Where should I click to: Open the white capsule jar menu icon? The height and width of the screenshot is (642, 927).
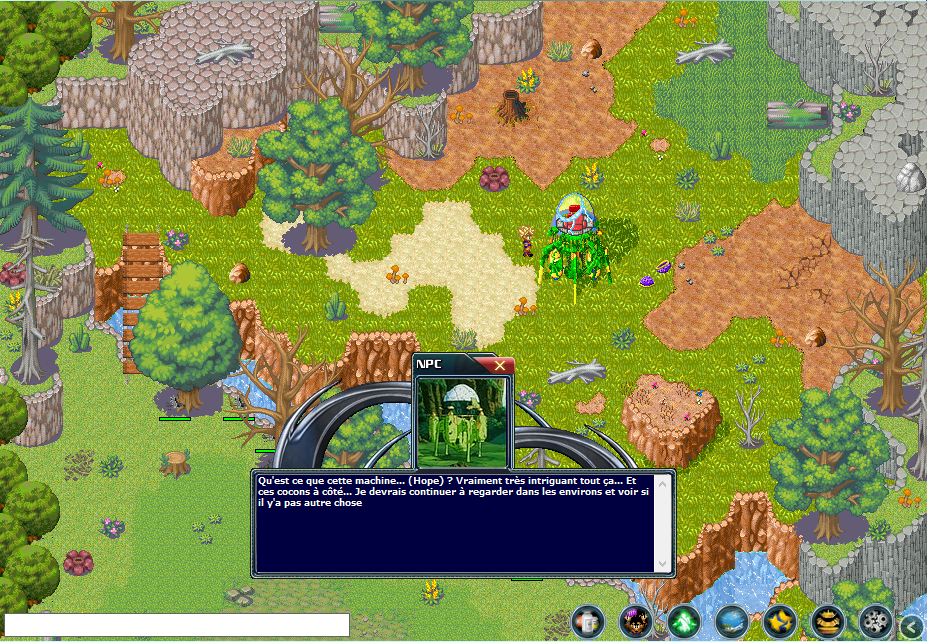589,621
